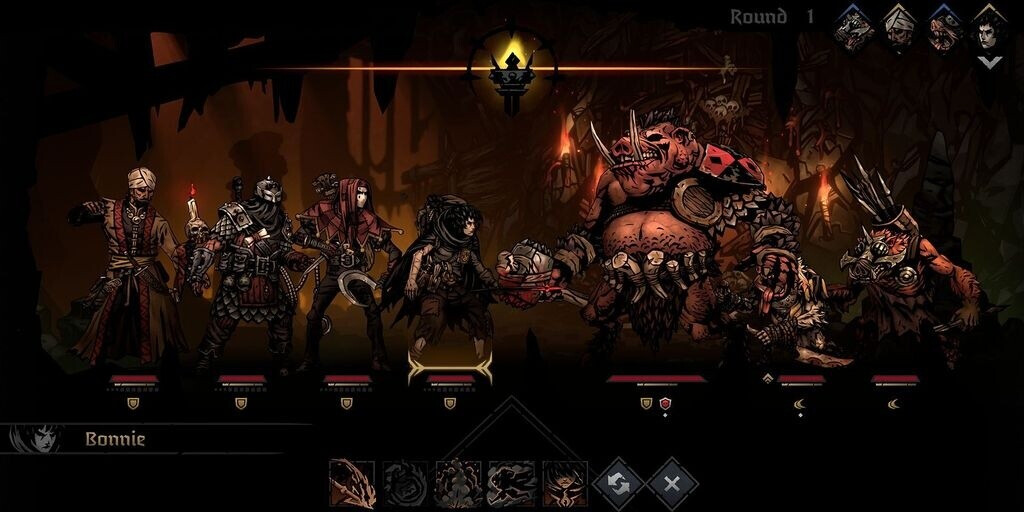Select the dark-haired face skill icon
Screen dimensions: 1024x512
[x=564, y=484]
